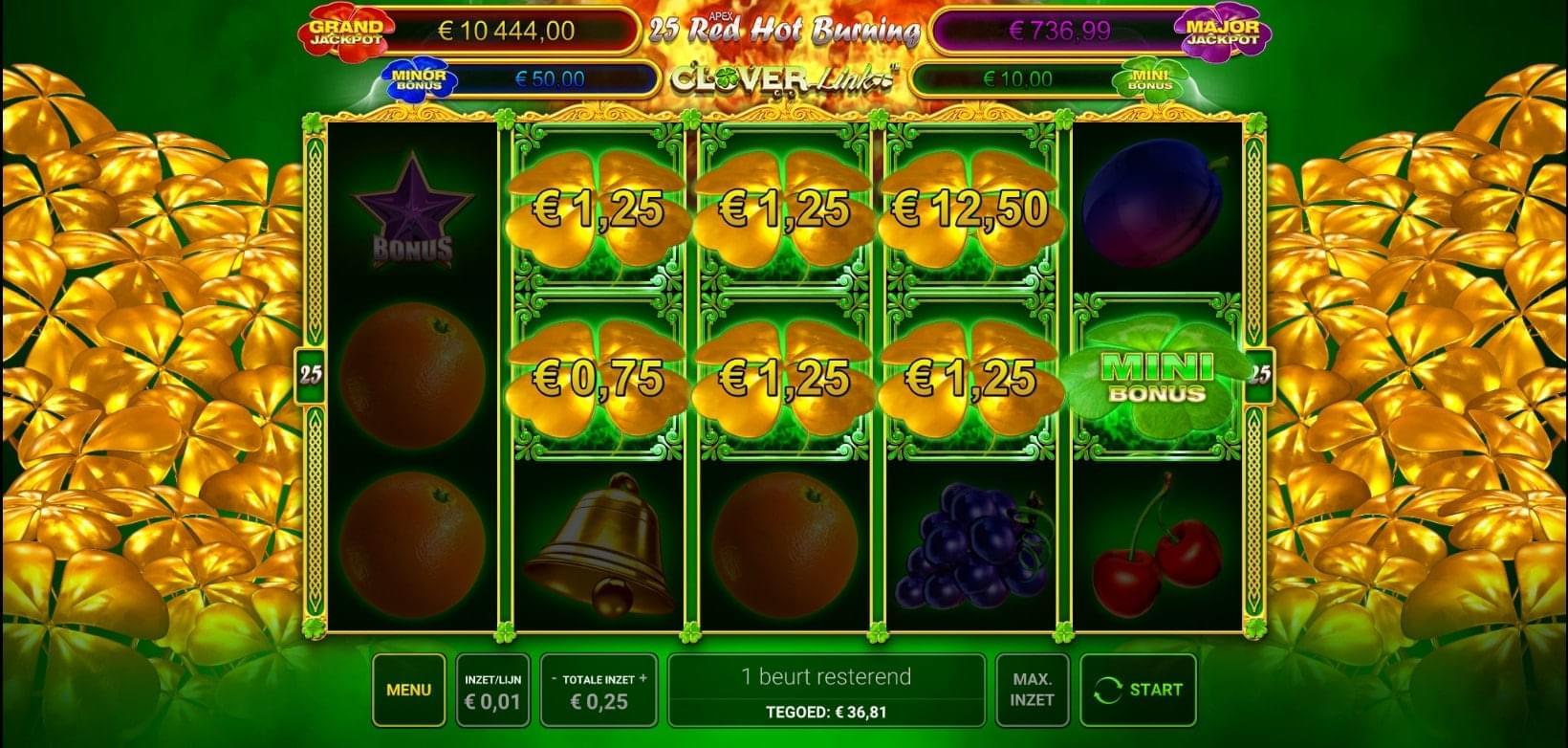Click the Grand Jackpot emblem
1568x748 pixels.
[349, 30]
